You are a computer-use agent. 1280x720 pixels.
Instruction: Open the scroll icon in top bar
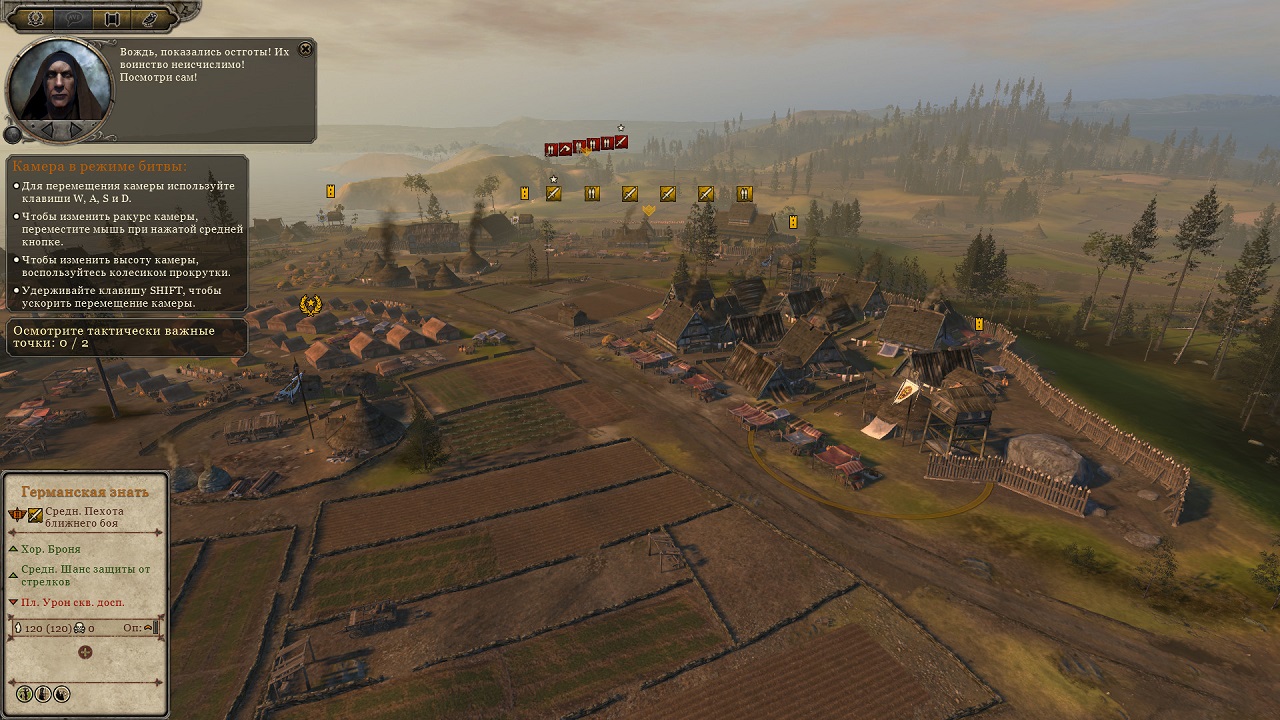click(x=111, y=18)
